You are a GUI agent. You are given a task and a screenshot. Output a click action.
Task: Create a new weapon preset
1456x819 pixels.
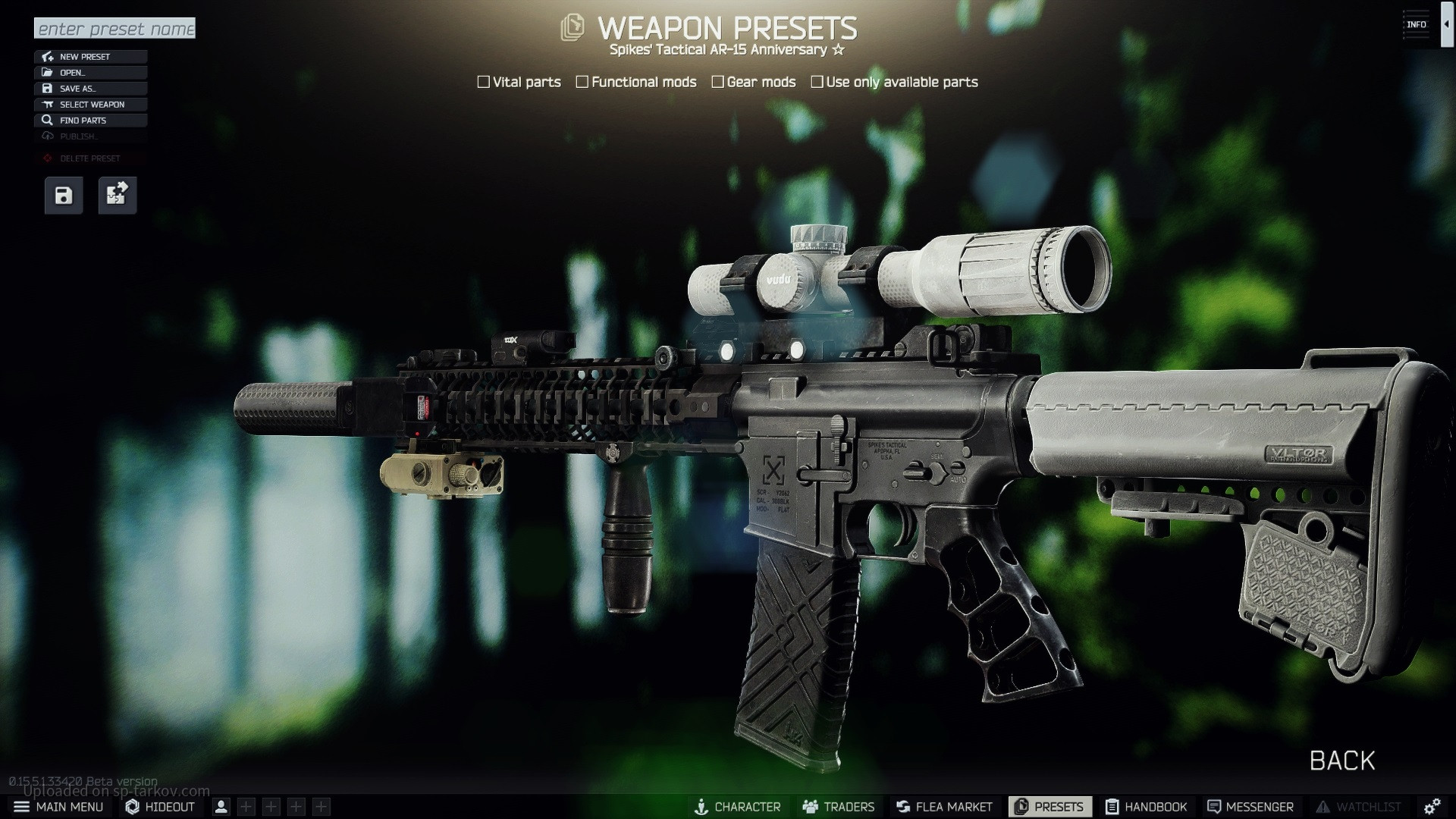[90, 57]
